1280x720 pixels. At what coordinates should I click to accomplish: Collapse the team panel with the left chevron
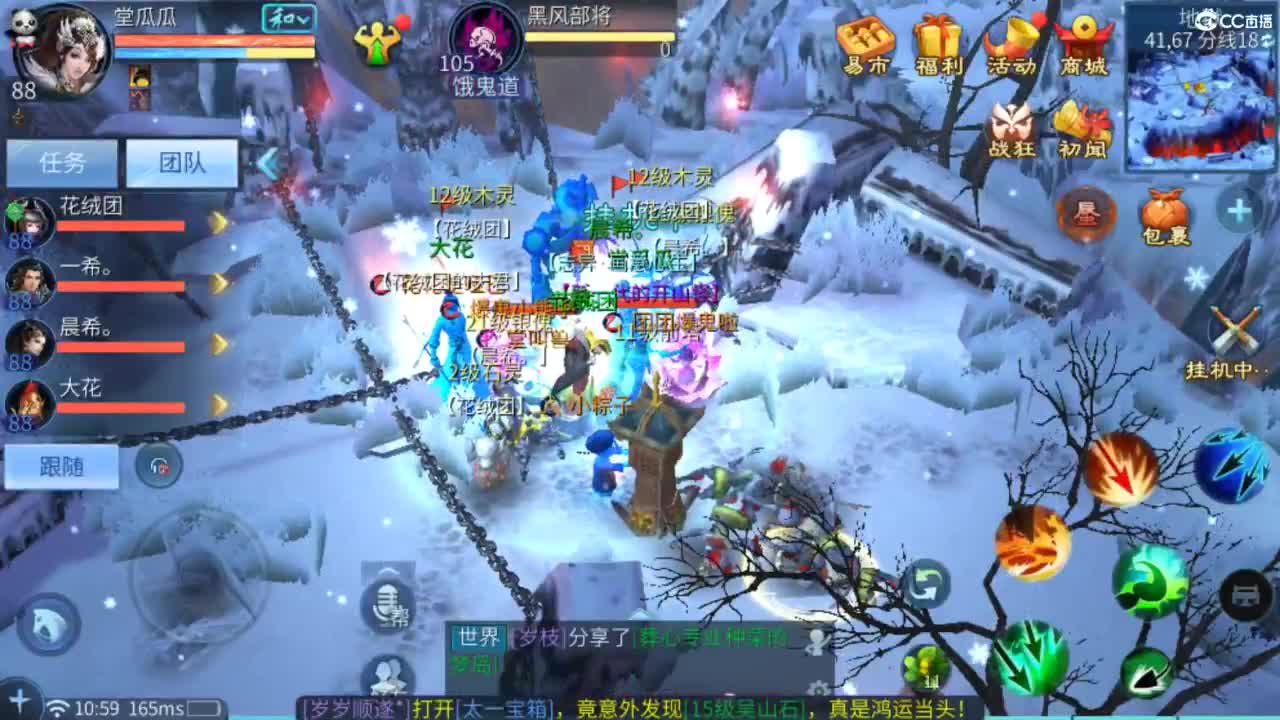pos(266,162)
